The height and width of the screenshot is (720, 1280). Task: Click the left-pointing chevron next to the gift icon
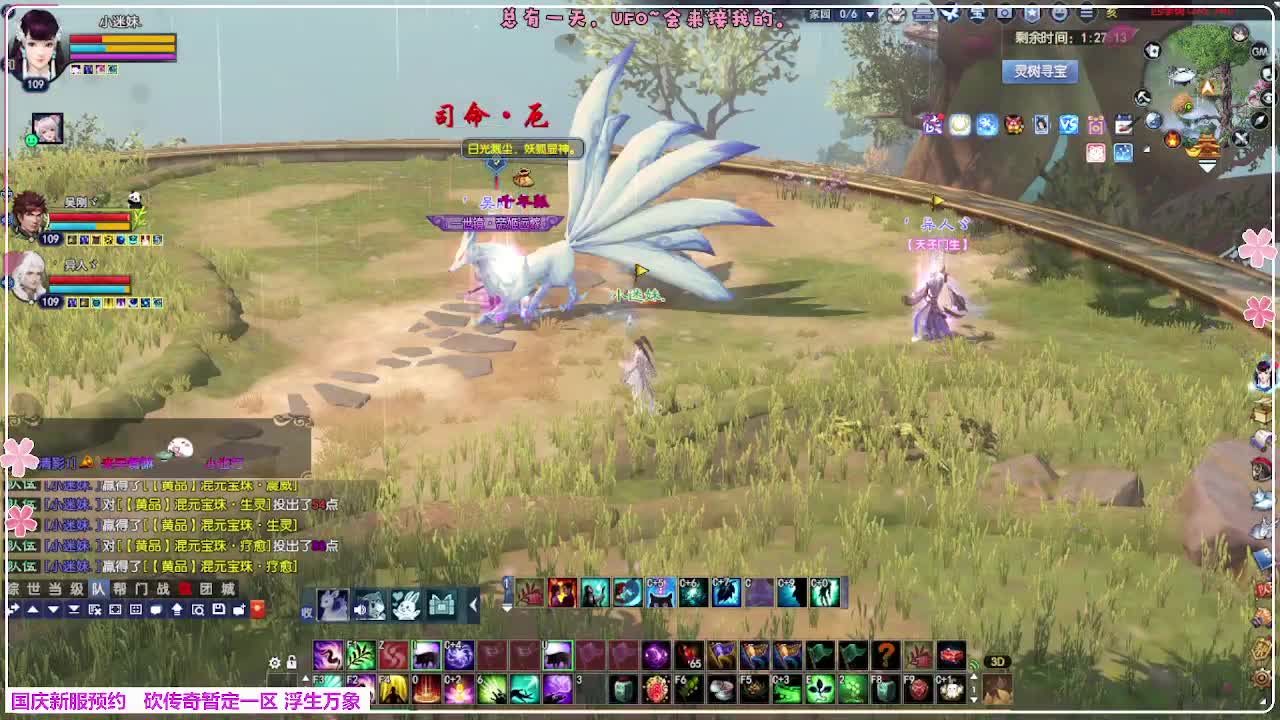473,604
